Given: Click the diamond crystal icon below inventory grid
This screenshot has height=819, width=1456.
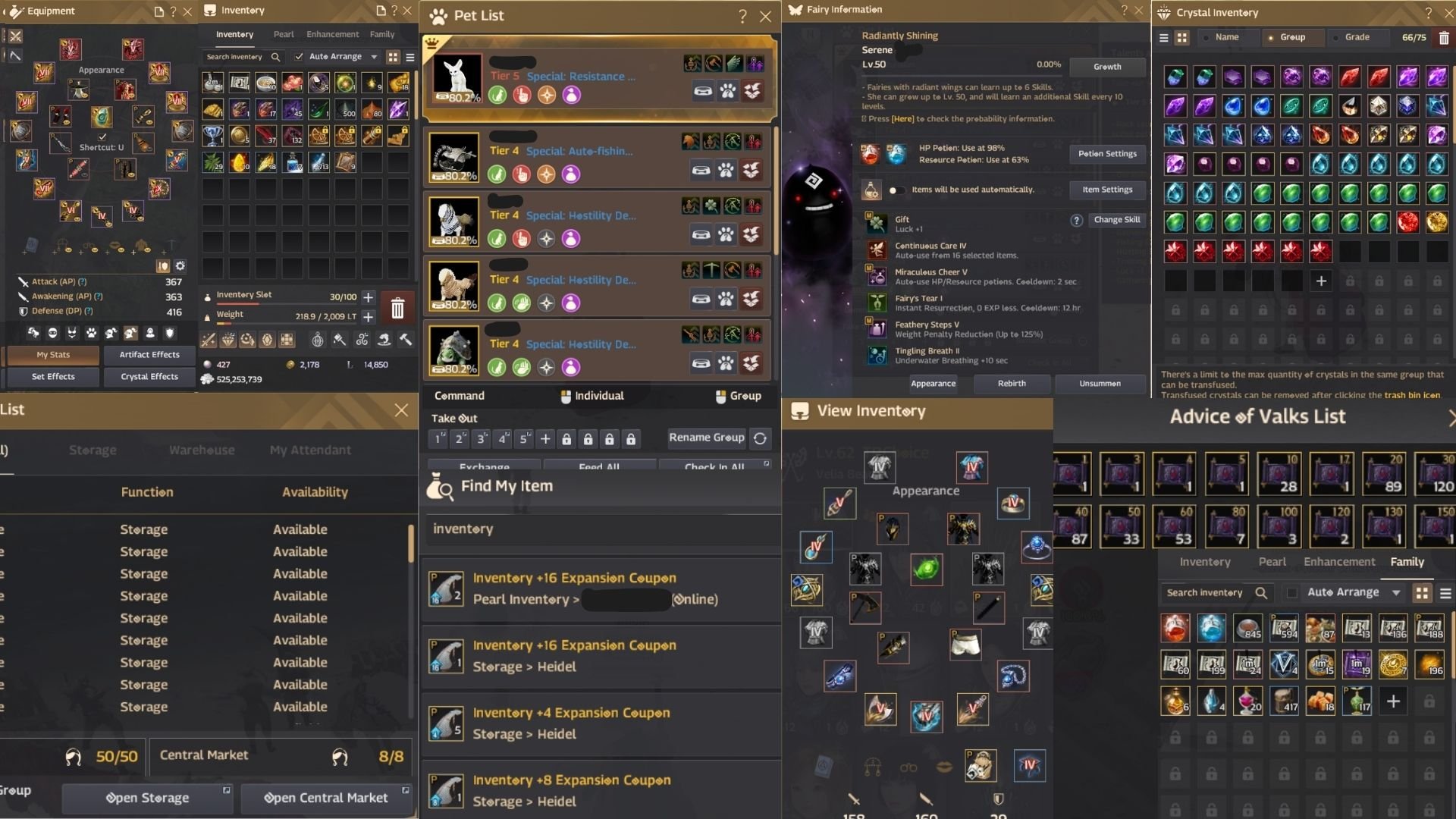Looking at the screenshot, I should pos(227,340).
